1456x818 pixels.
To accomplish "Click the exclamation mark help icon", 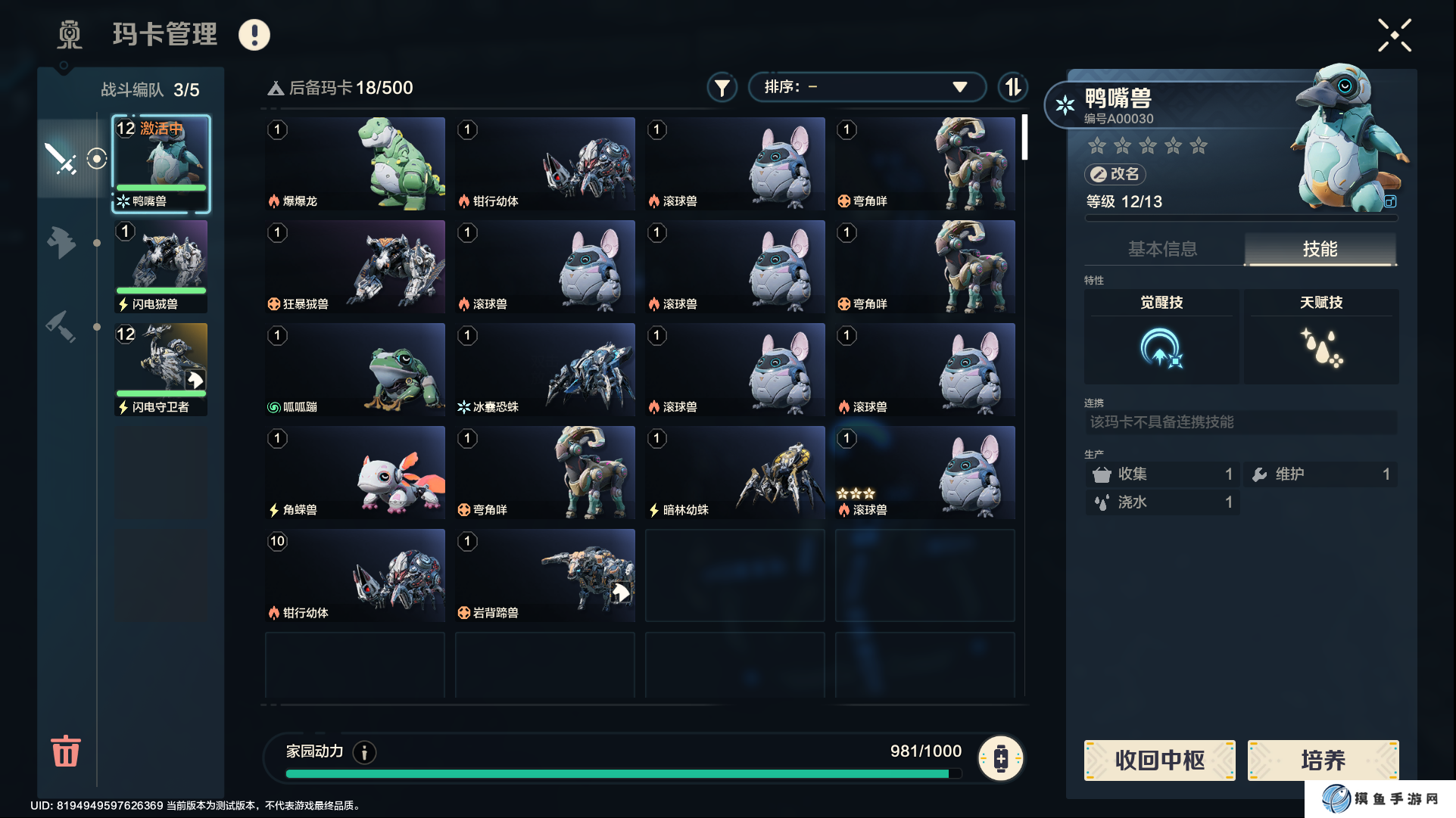I will [x=254, y=35].
